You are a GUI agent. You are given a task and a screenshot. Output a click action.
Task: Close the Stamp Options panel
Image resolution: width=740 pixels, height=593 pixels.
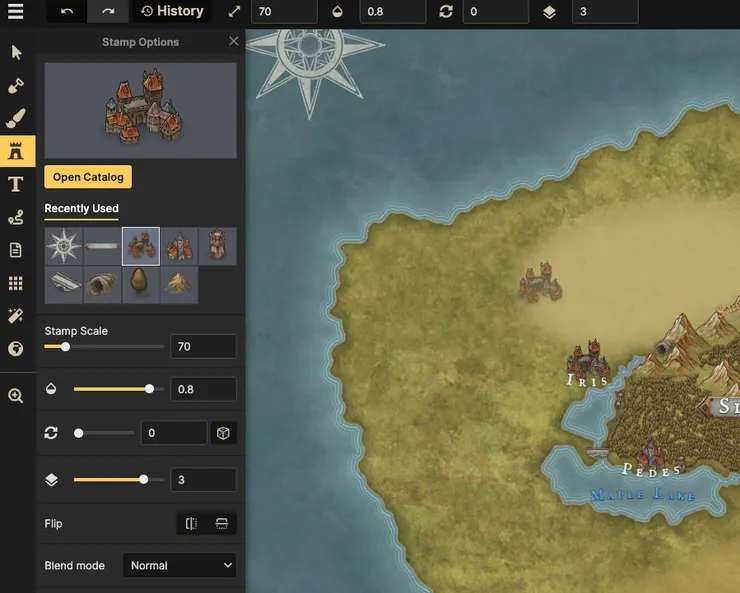[233, 42]
